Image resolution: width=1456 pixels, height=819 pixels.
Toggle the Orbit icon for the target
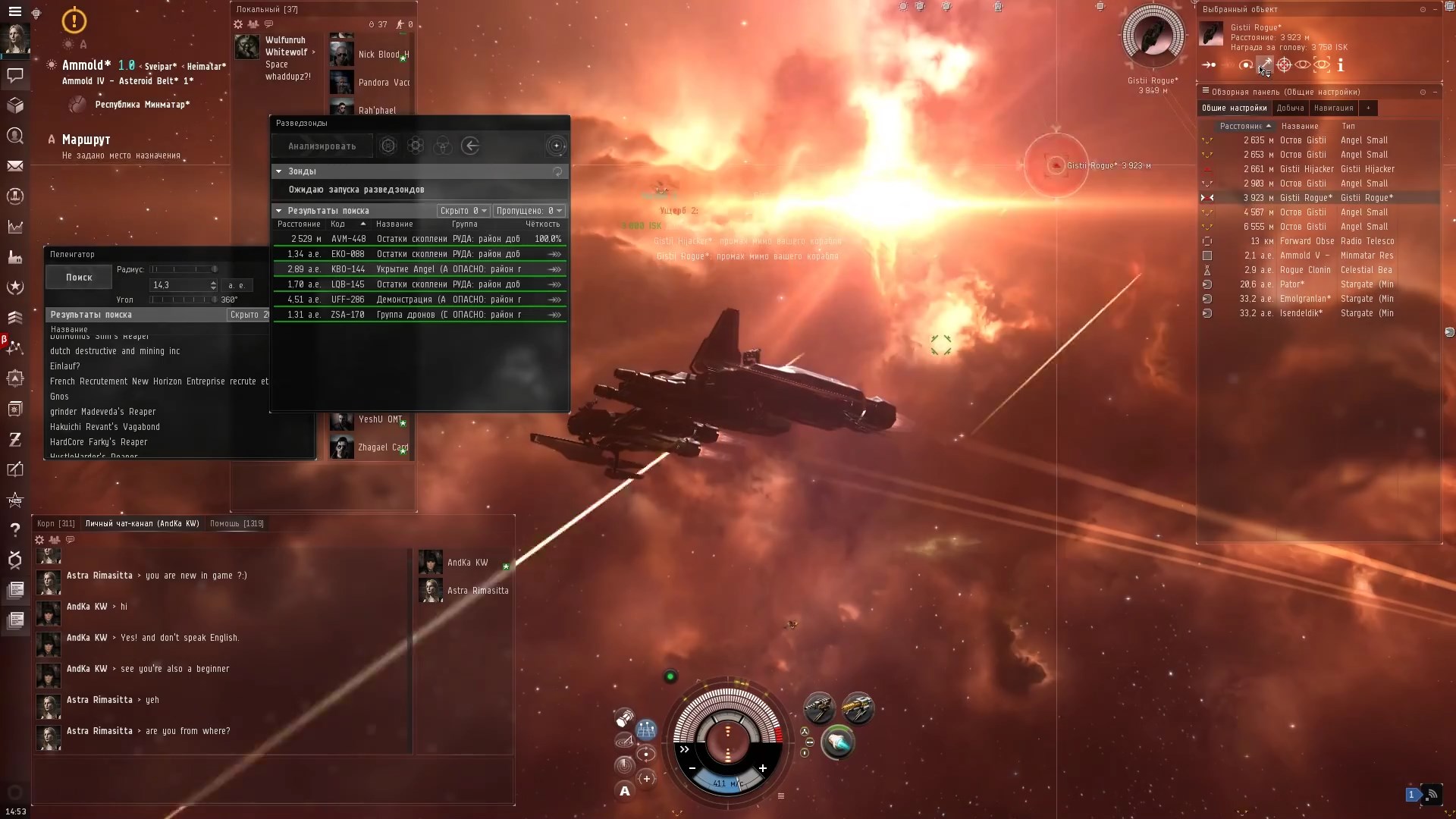[1246, 65]
